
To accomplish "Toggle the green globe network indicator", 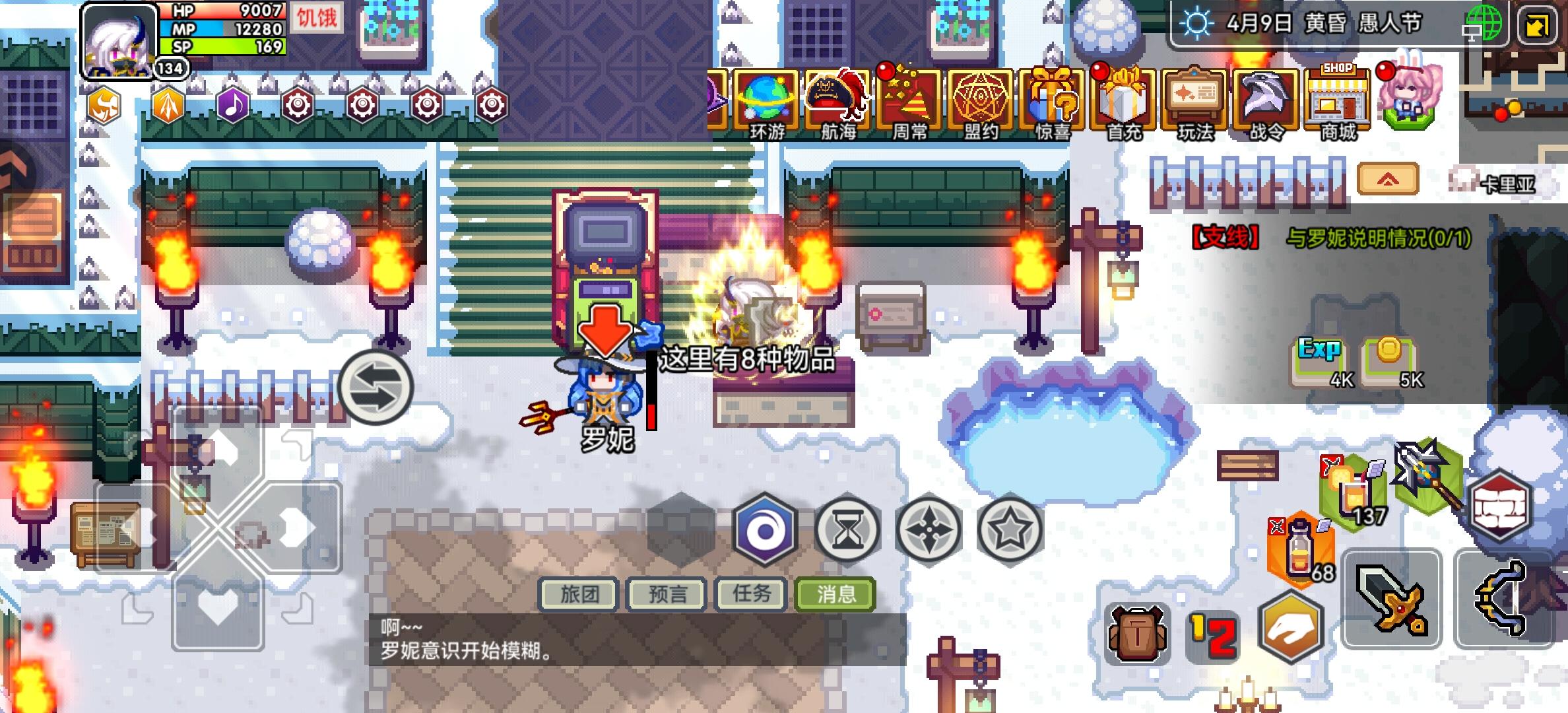I will tap(1484, 25).
